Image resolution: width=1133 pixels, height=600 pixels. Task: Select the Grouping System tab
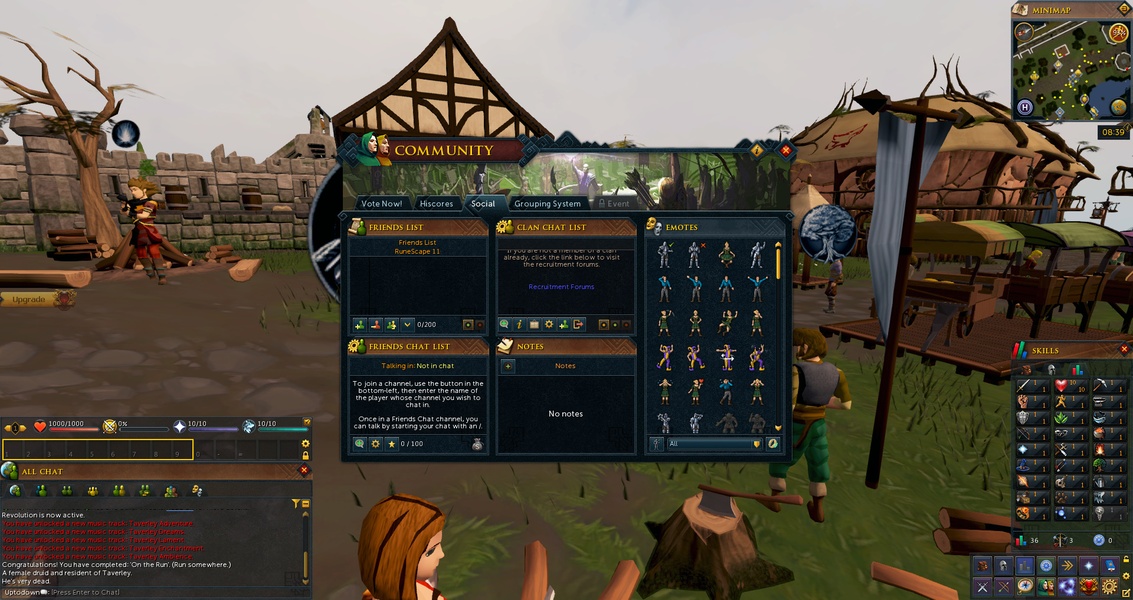coord(547,203)
